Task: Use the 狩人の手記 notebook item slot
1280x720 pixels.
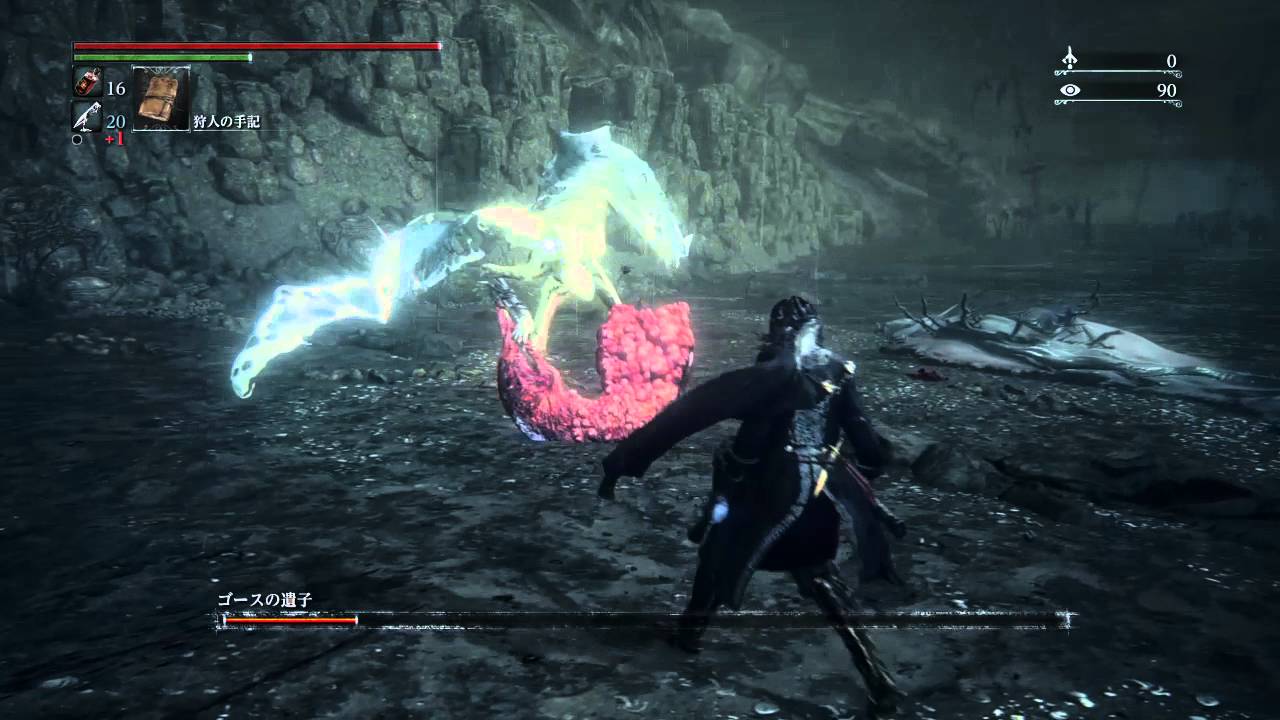Action: pyautogui.click(x=160, y=98)
